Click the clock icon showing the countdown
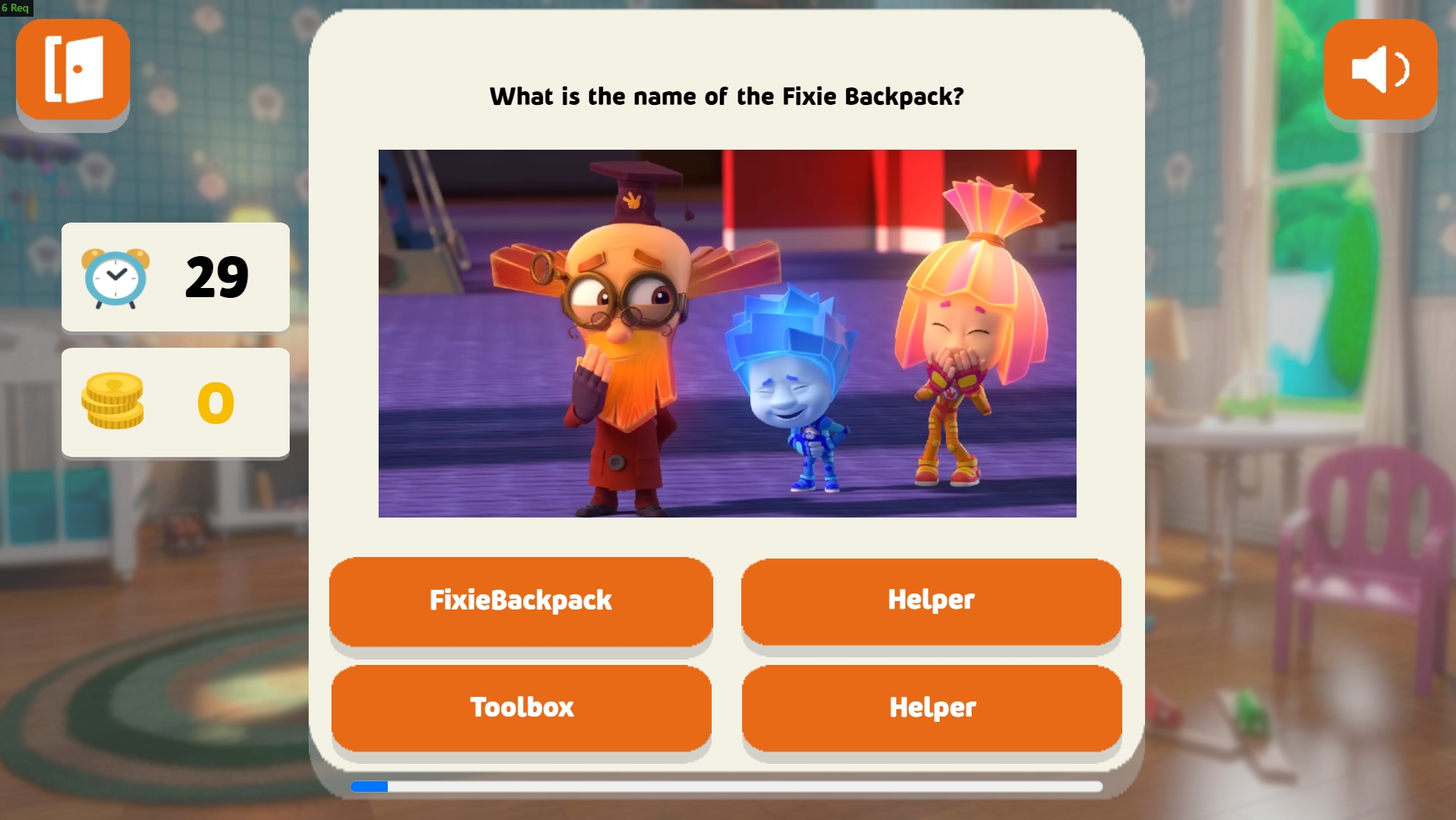Viewport: 1456px width, 820px height. (x=116, y=277)
